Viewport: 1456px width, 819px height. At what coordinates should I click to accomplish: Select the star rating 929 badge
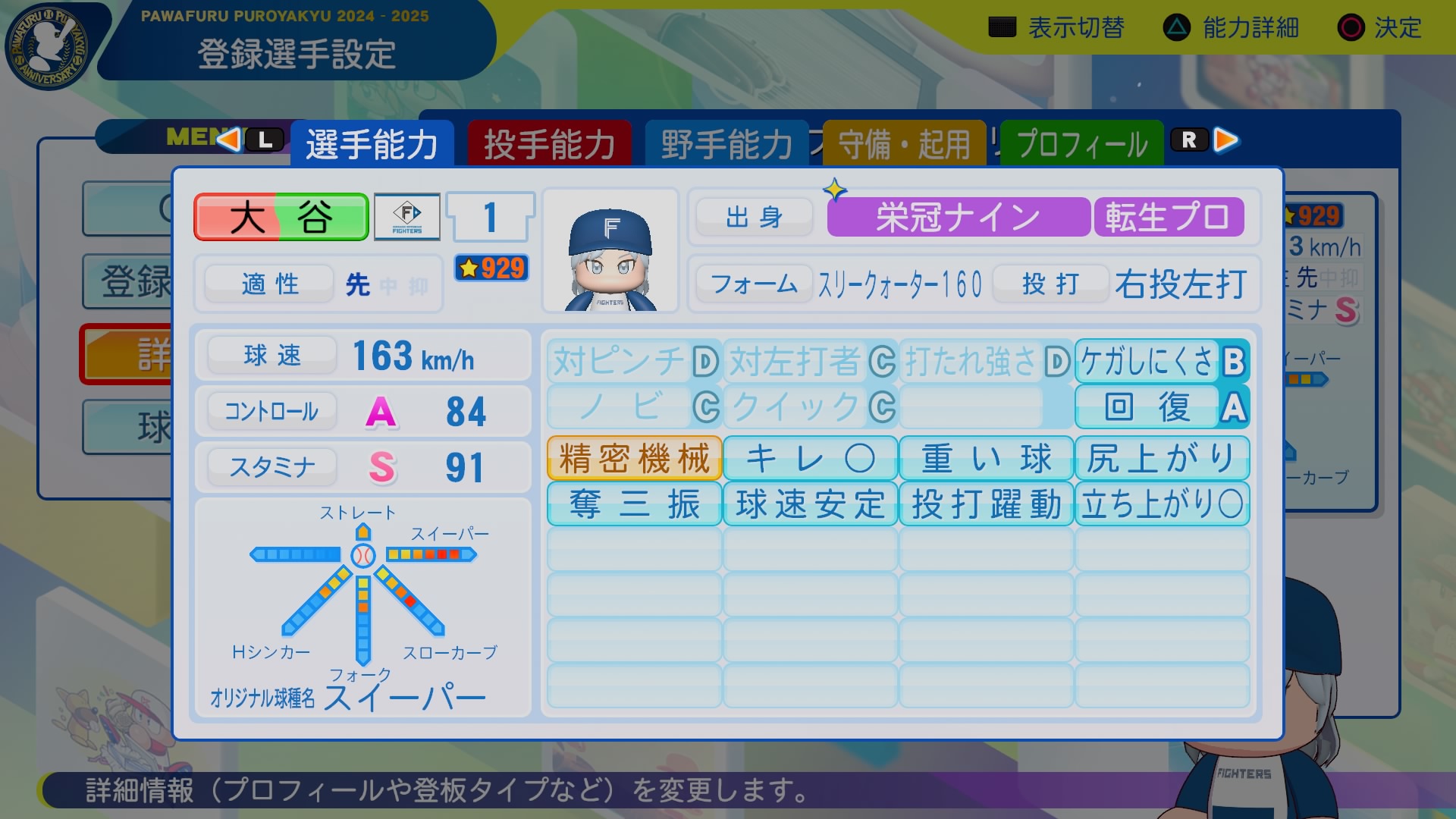click(491, 269)
